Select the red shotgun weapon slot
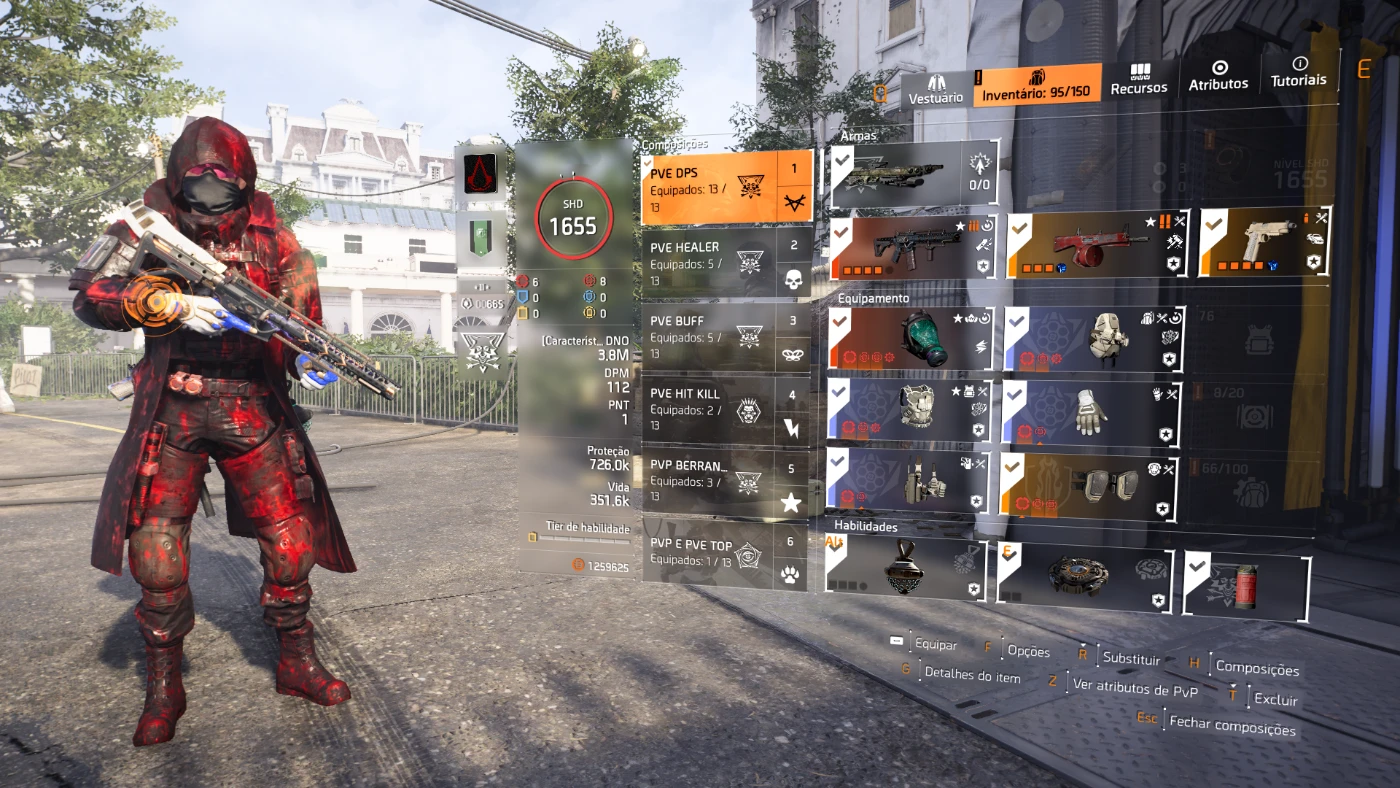Image resolution: width=1400 pixels, height=788 pixels. [1097, 245]
